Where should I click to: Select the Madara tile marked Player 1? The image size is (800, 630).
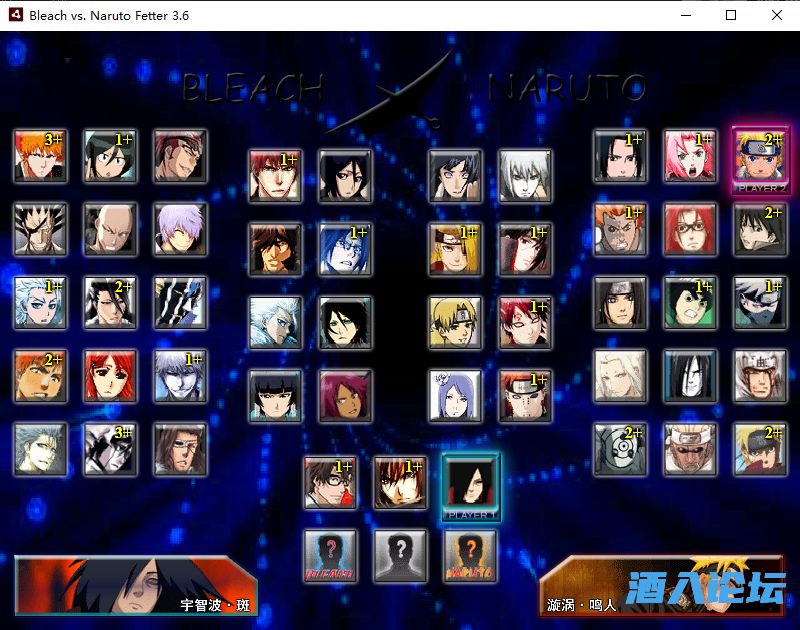tap(470, 483)
